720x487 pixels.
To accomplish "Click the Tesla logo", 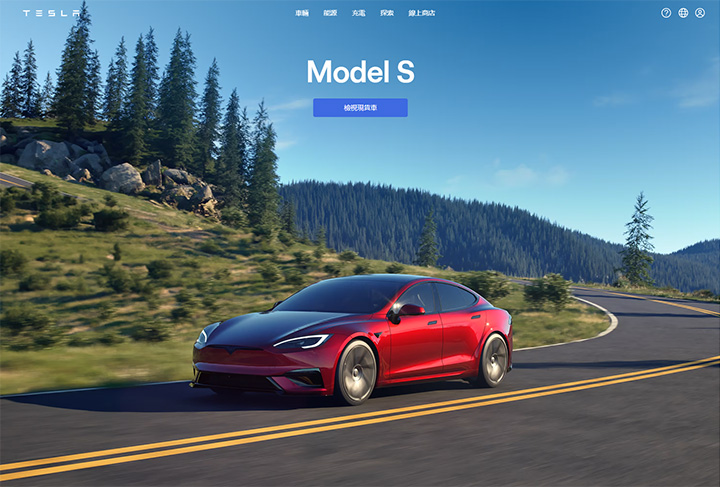I will coord(51,13).
